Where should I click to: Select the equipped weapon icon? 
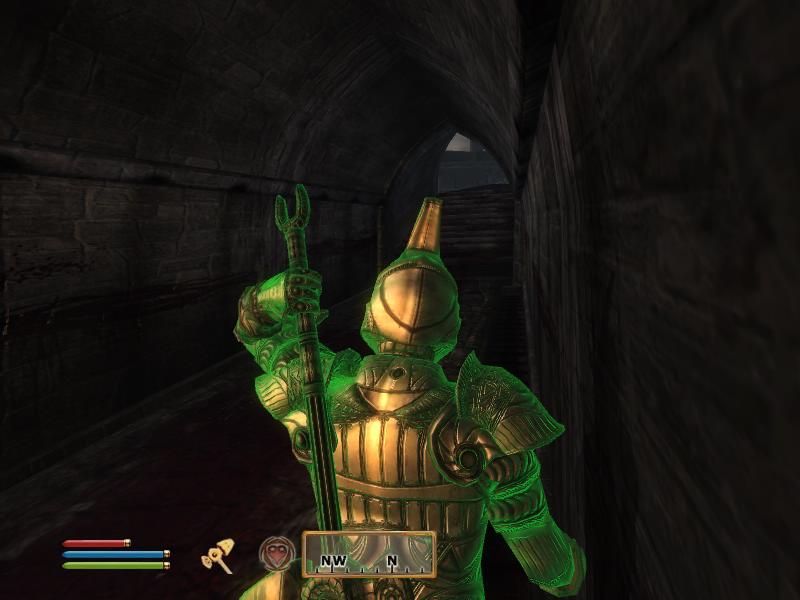[x=217, y=555]
